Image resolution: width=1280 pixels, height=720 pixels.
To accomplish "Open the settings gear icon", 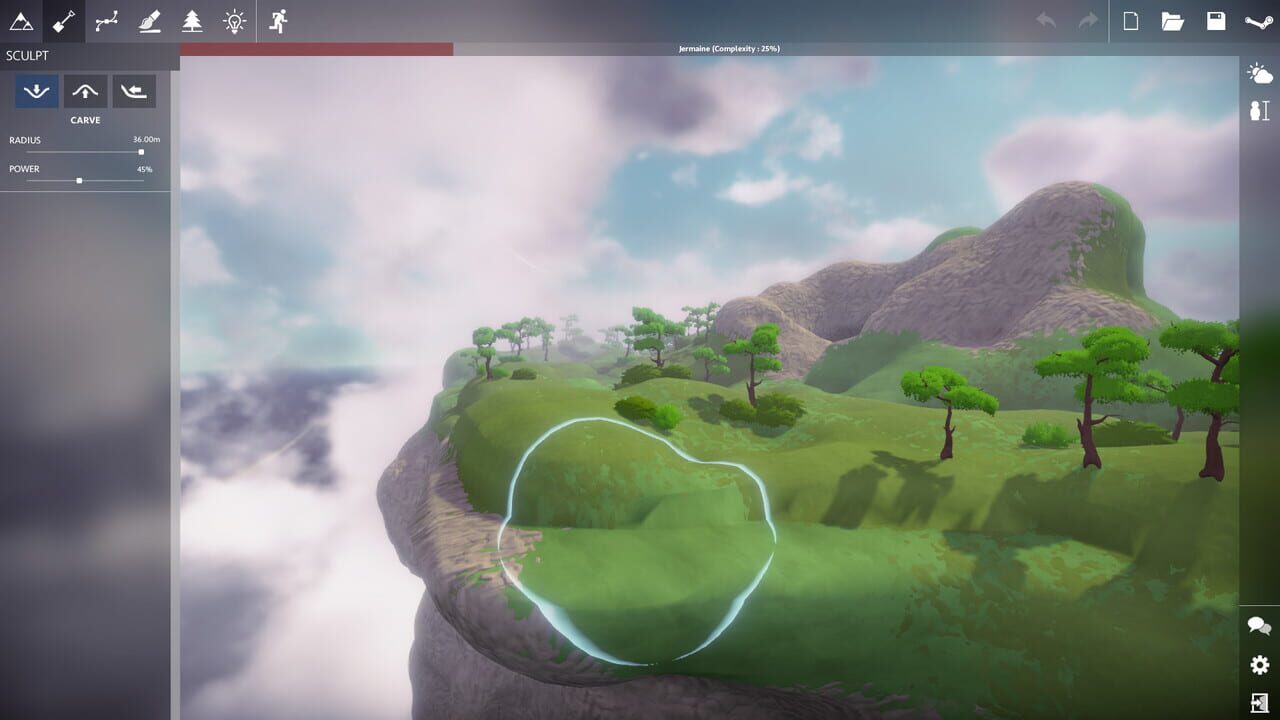I will pos(1258,664).
